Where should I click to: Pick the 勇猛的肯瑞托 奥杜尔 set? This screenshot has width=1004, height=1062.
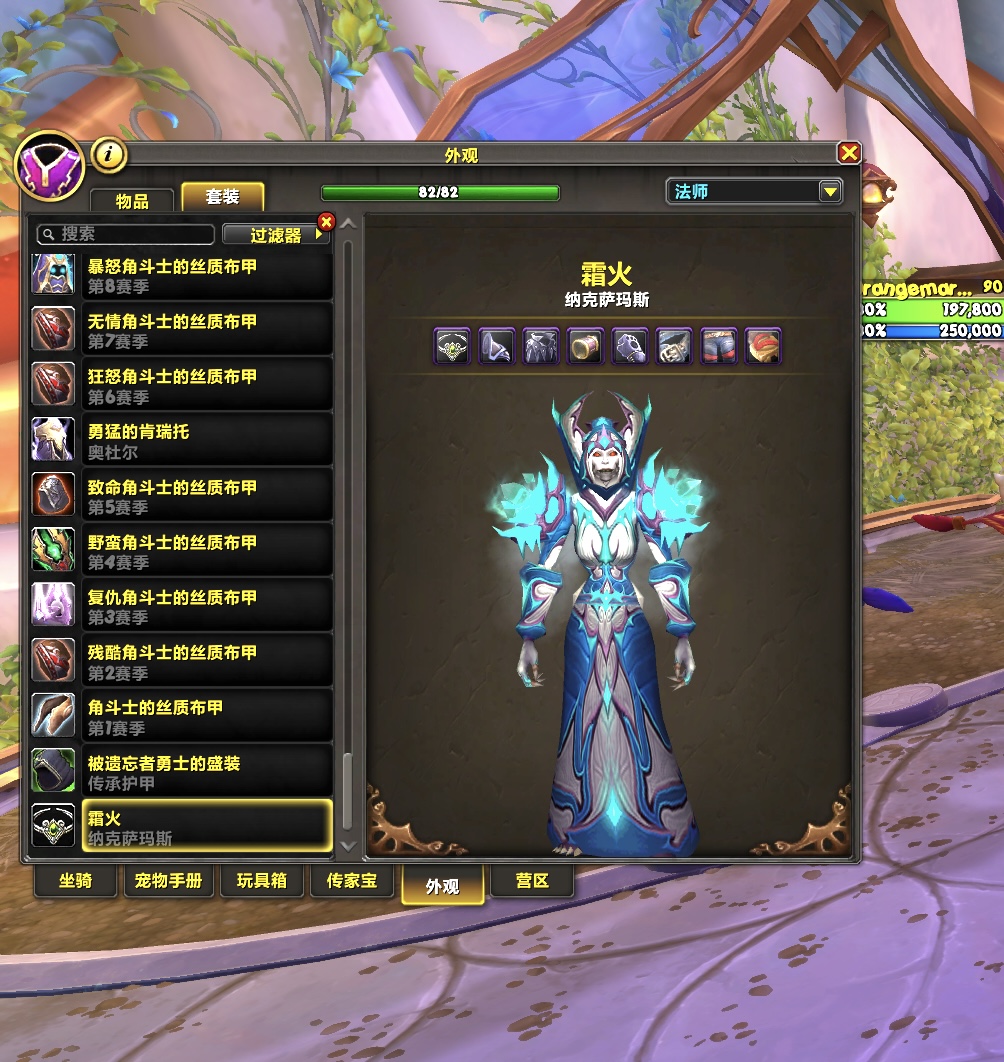pos(182,441)
